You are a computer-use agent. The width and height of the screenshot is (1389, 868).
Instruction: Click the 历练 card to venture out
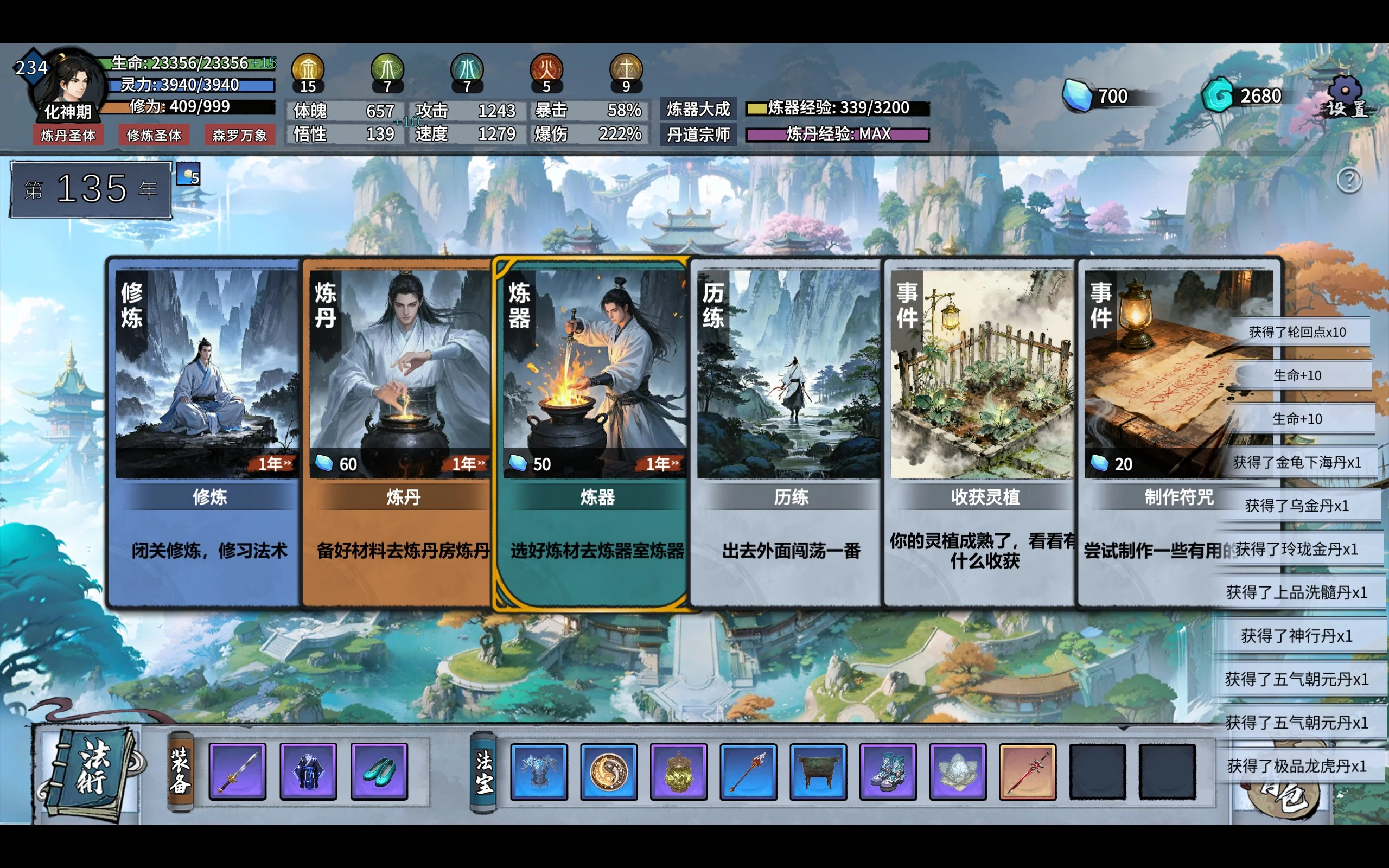point(786,431)
